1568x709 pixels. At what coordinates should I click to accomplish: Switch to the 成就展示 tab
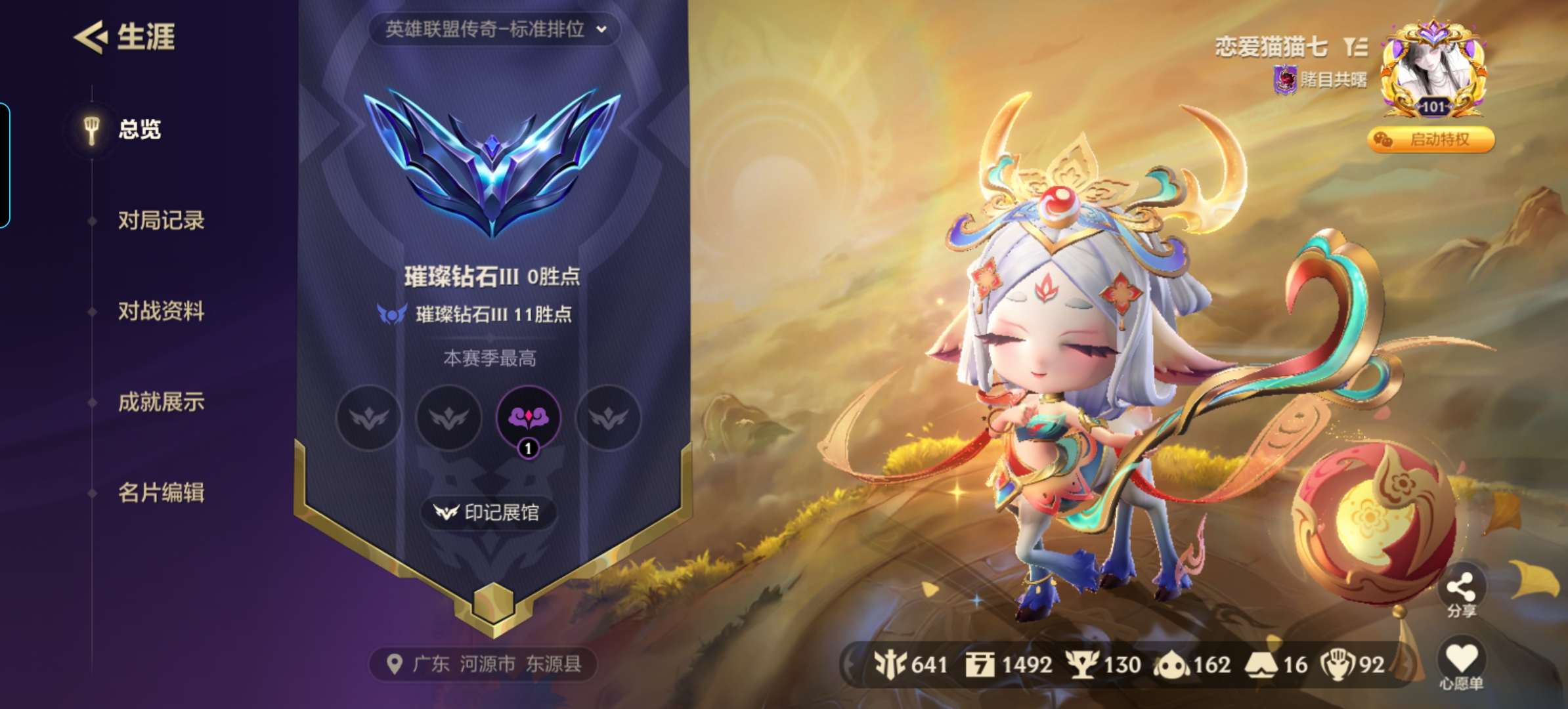tap(163, 403)
